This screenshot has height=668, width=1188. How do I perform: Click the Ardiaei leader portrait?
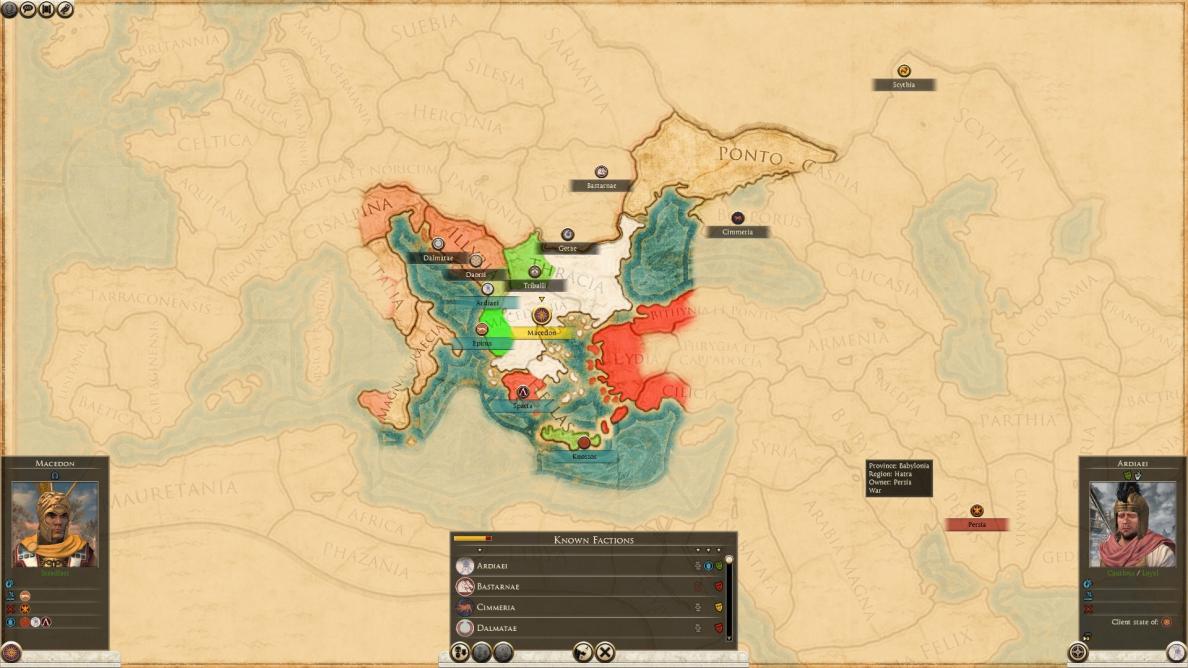tap(1132, 525)
